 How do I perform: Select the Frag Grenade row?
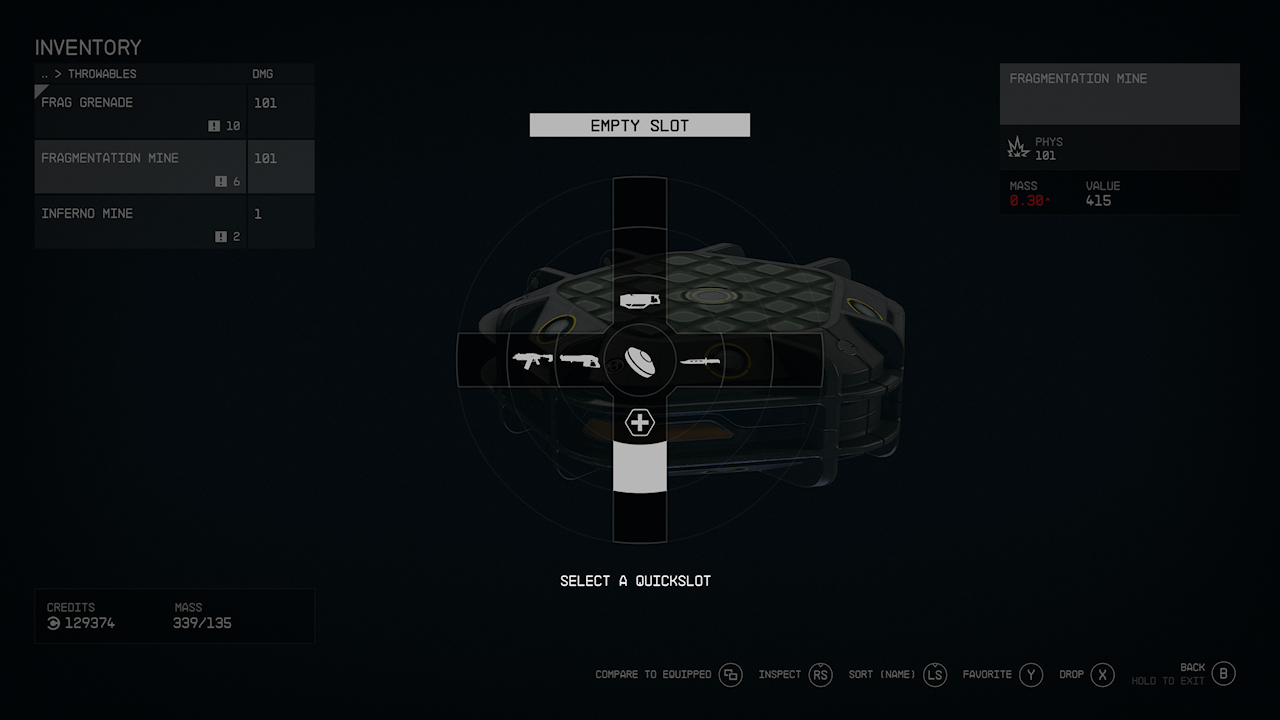[x=140, y=111]
